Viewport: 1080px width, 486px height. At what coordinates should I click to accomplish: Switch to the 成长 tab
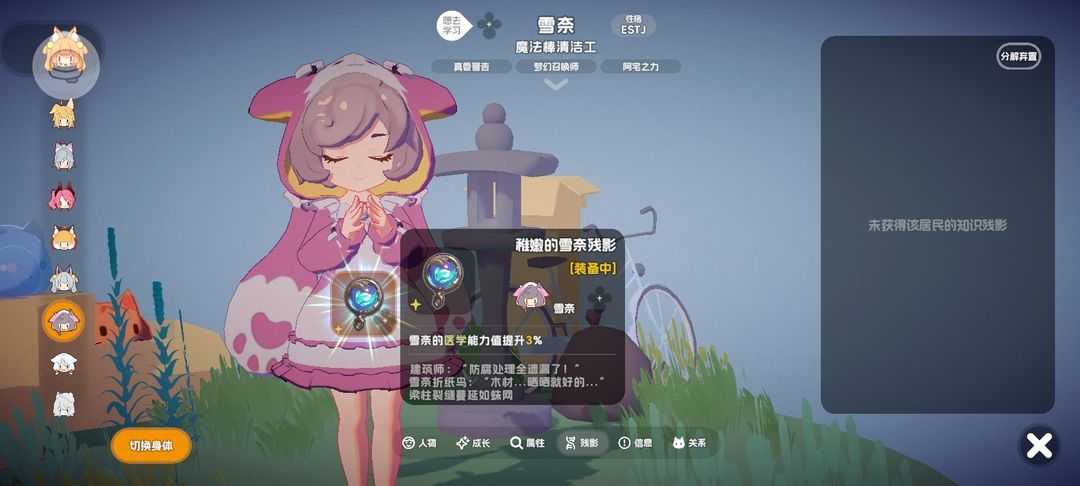click(473, 443)
